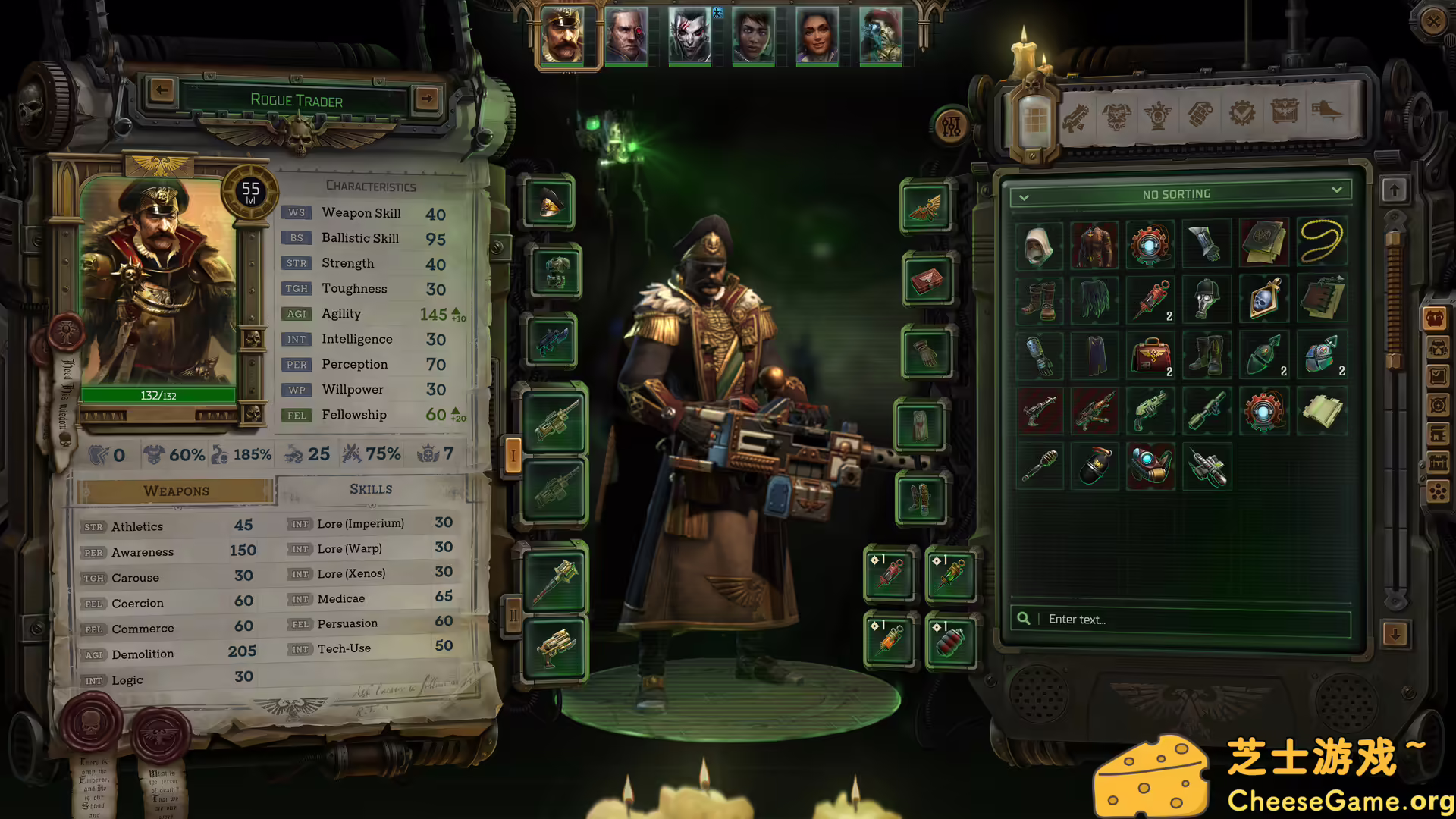Switch to the Skills tab

[x=371, y=489]
